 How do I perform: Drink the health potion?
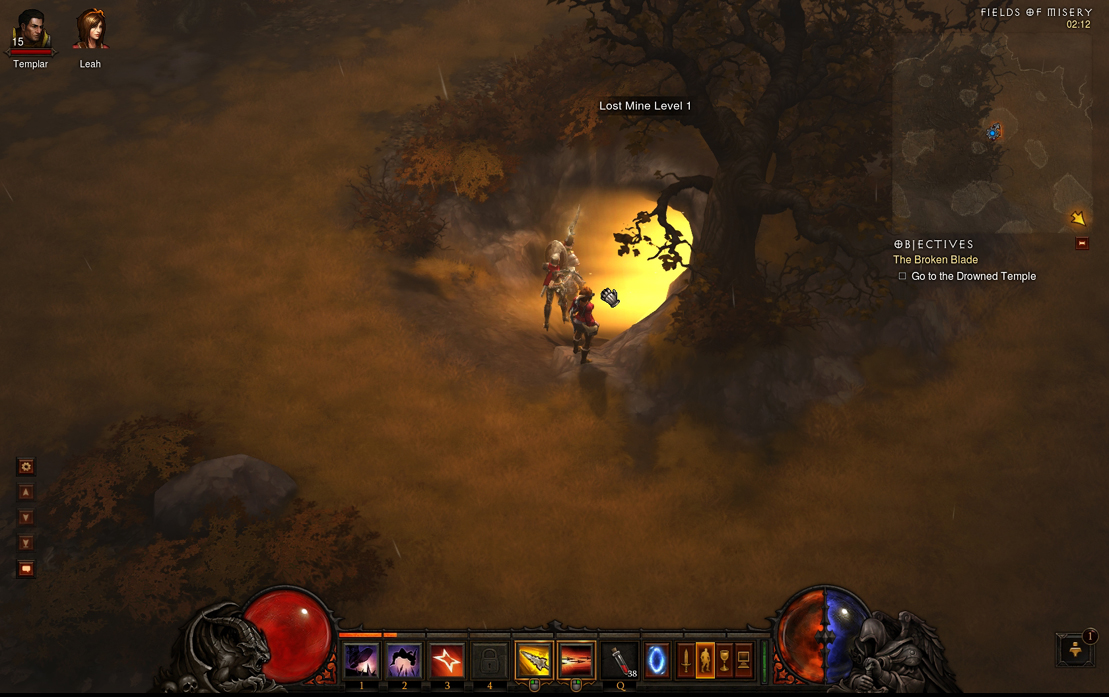(x=621, y=661)
